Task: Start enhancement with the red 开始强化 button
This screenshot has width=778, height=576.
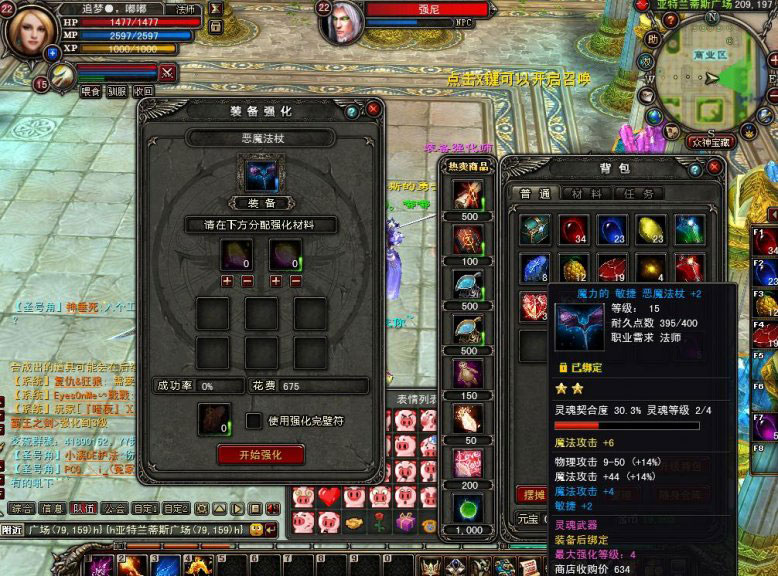Action: (260, 454)
